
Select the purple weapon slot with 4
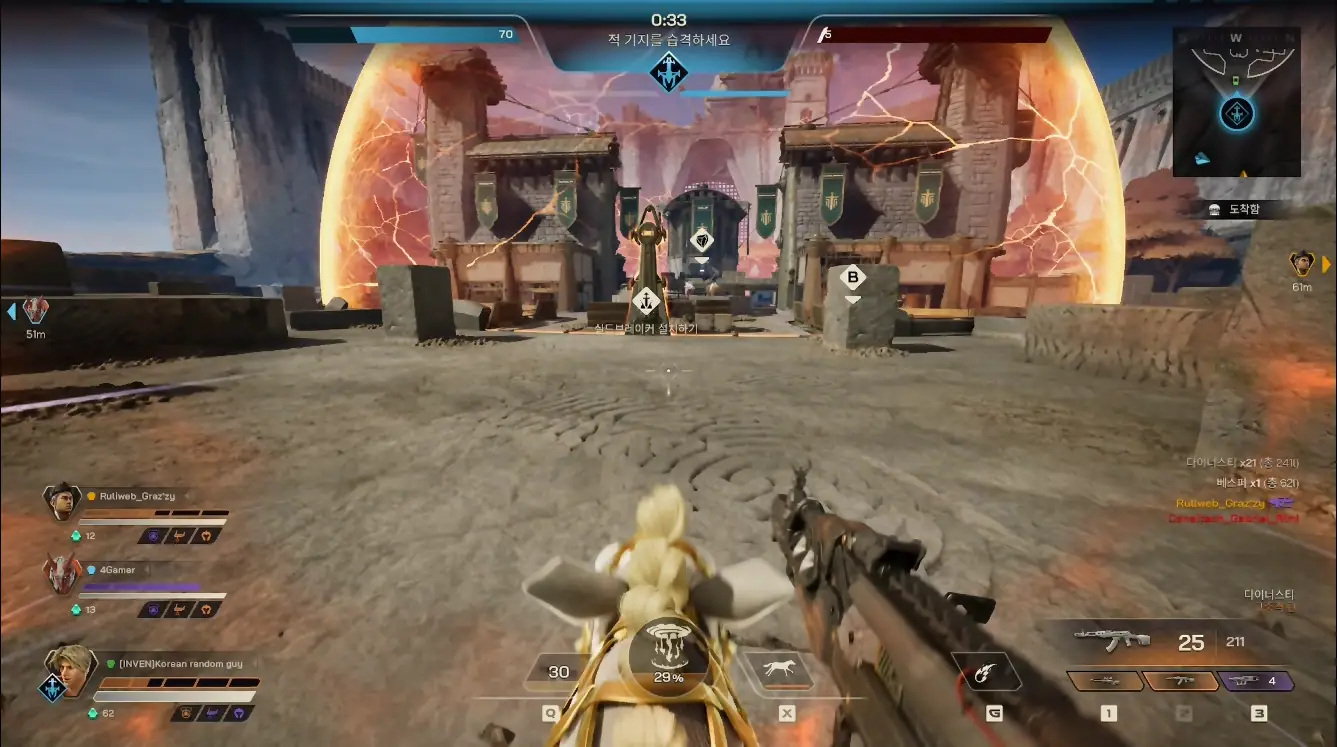tap(1257, 681)
